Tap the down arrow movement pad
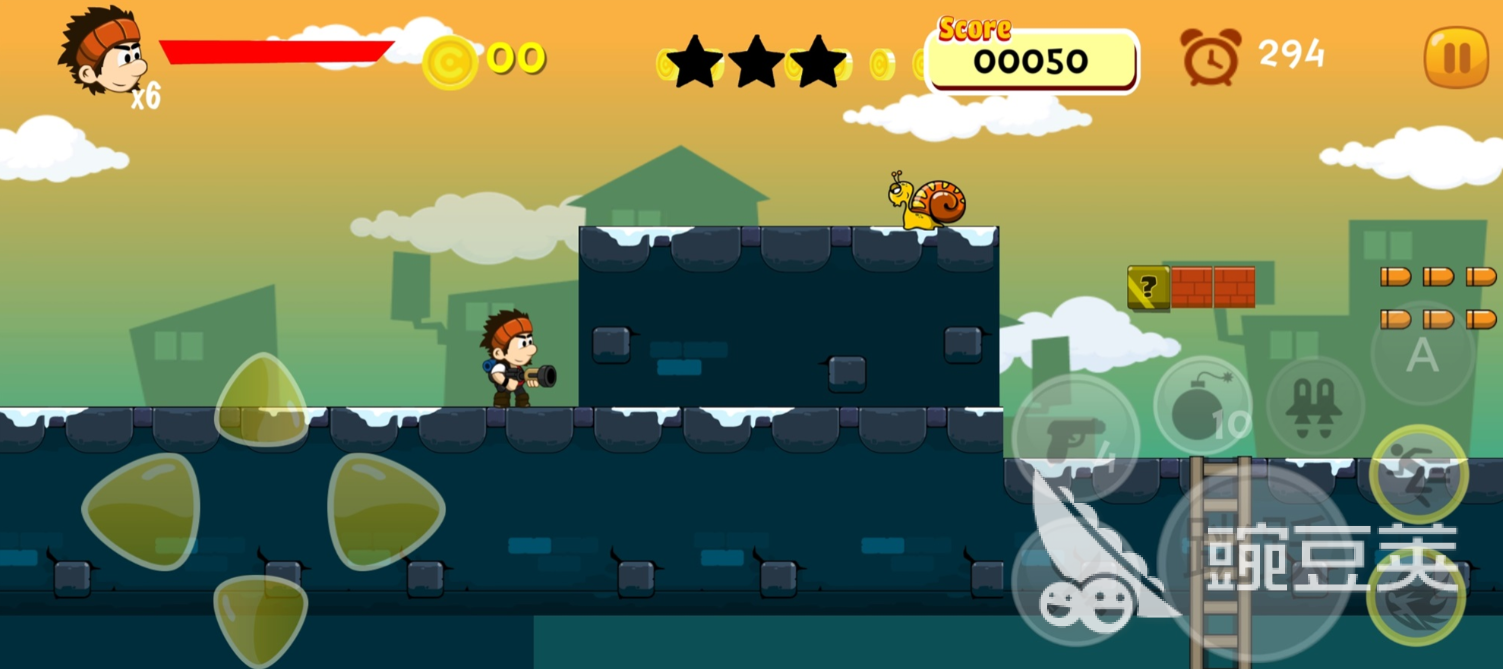 [x=261, y=619]
